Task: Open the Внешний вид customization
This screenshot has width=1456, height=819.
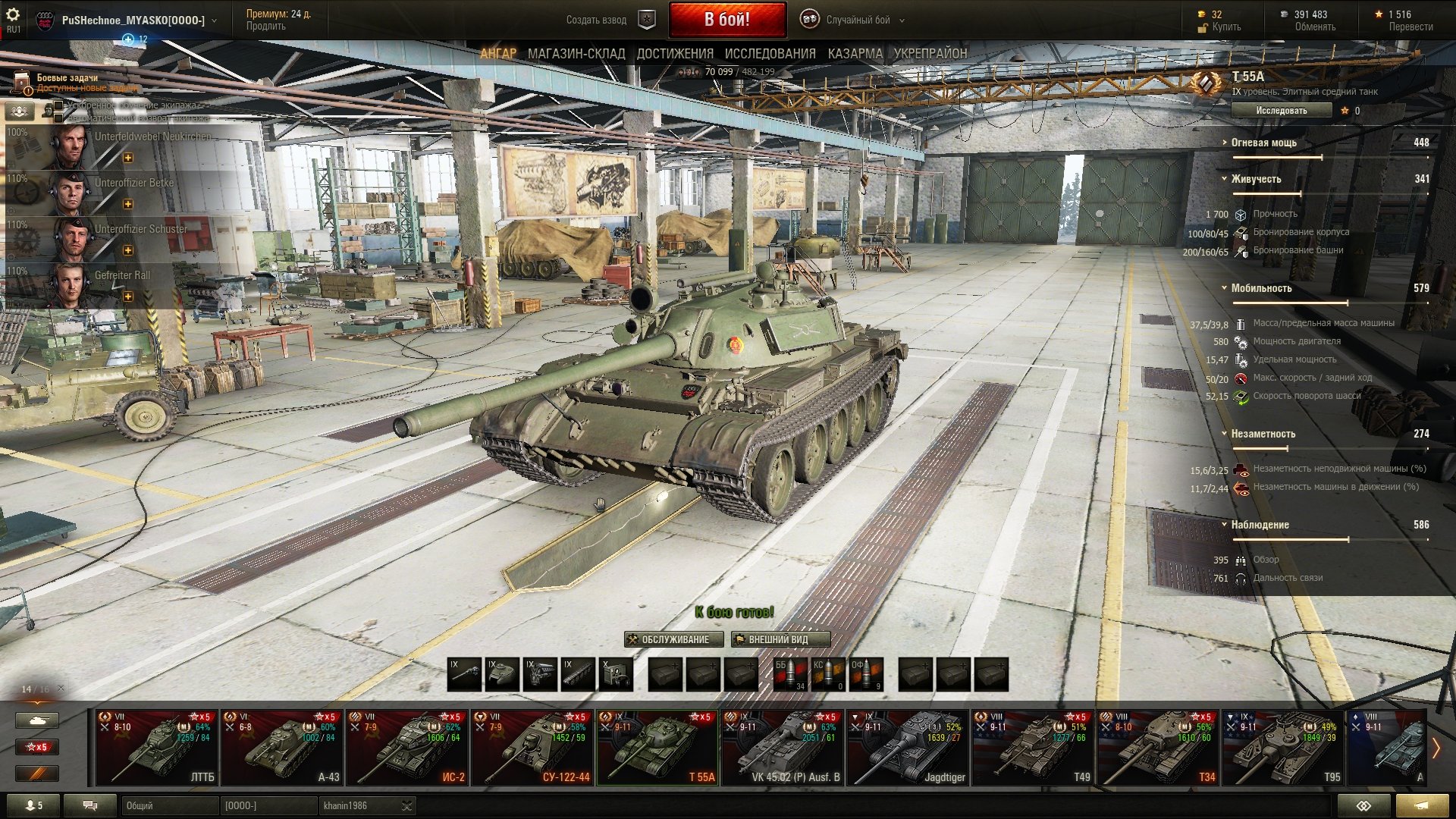Action: 780,639
